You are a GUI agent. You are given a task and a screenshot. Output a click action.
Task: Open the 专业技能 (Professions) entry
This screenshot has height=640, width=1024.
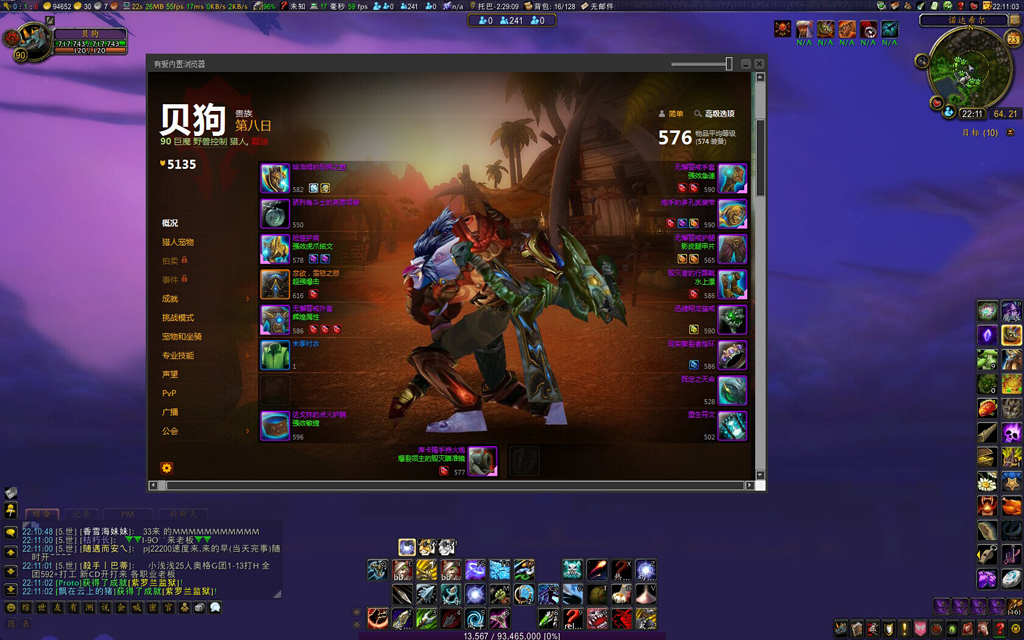[178, 355]
